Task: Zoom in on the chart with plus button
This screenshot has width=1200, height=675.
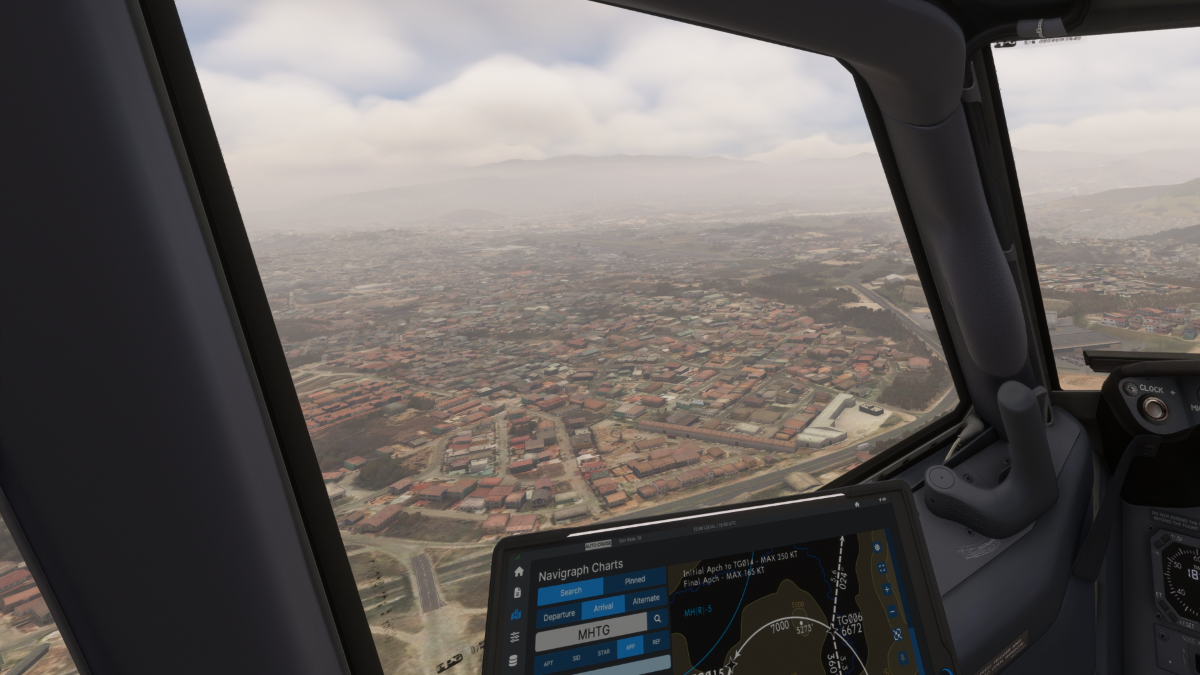Action: tap(887, 589)
